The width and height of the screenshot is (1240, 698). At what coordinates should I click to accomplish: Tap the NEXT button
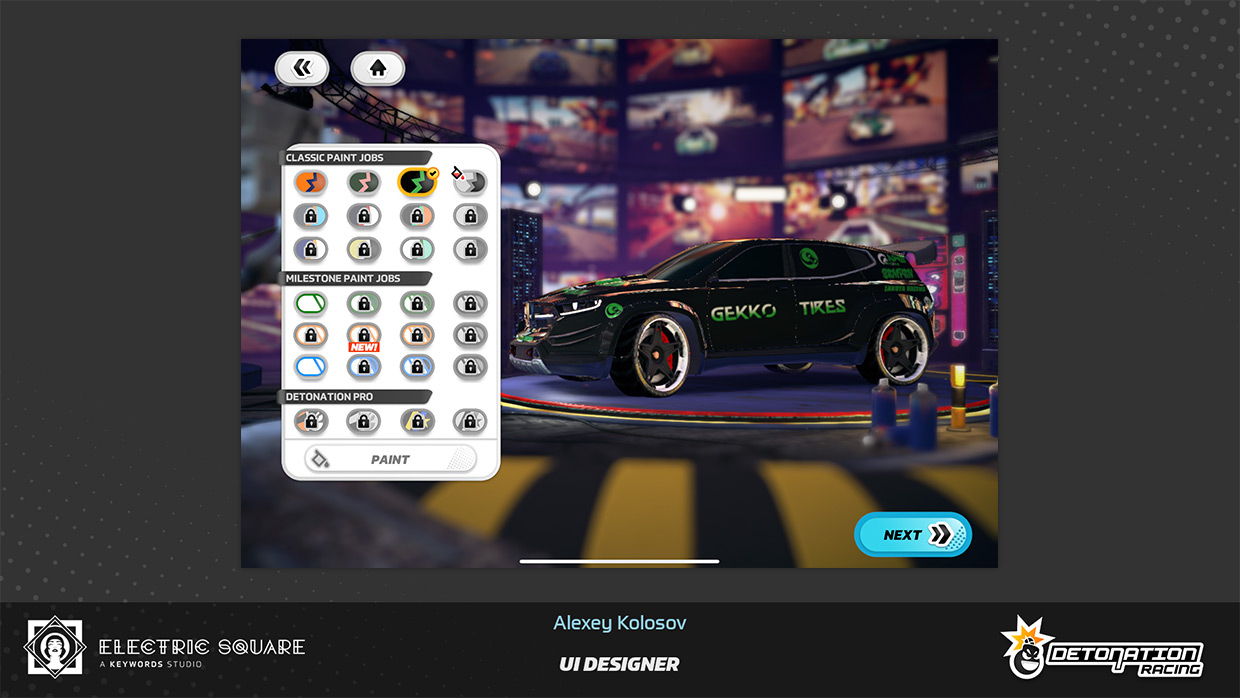point(913,535)
